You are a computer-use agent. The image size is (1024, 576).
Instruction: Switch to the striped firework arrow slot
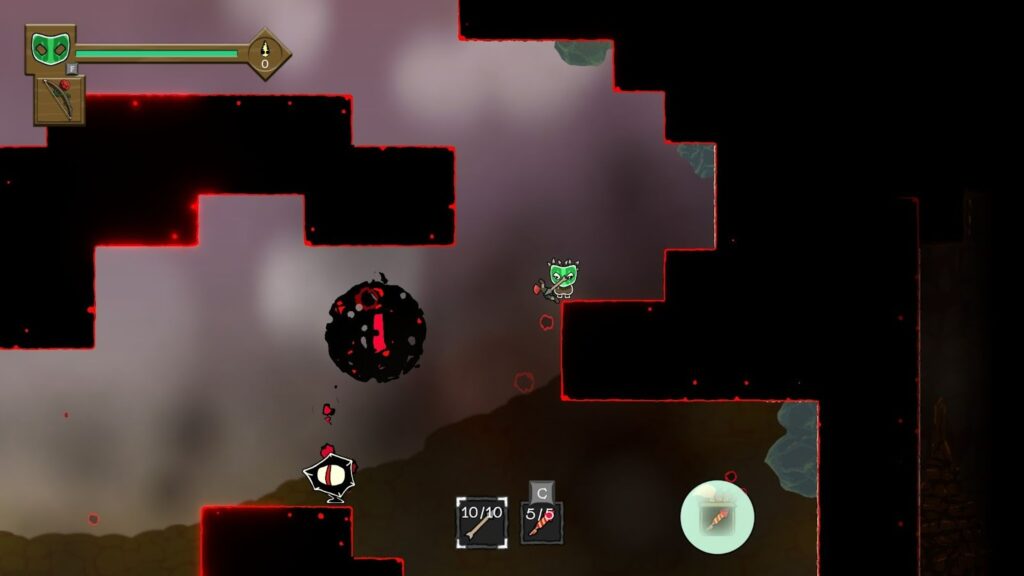pos(541,522)
